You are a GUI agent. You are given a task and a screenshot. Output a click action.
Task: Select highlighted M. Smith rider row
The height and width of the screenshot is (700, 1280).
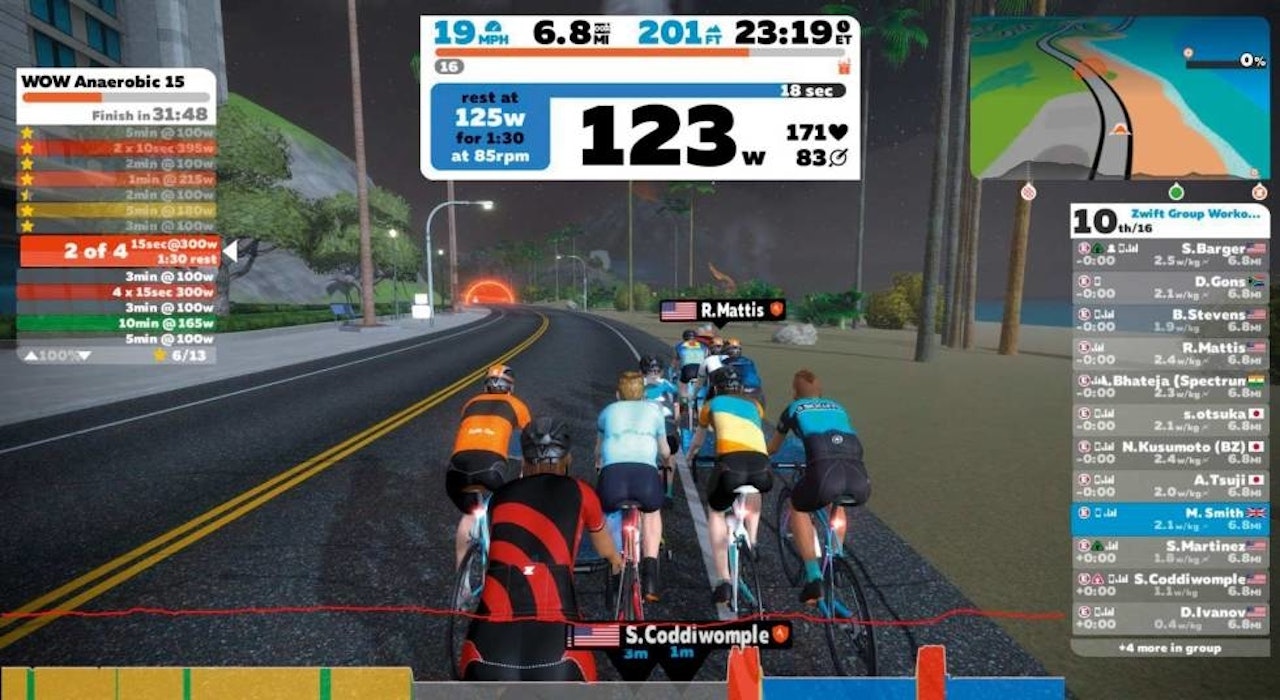[x=1170, y=518]
